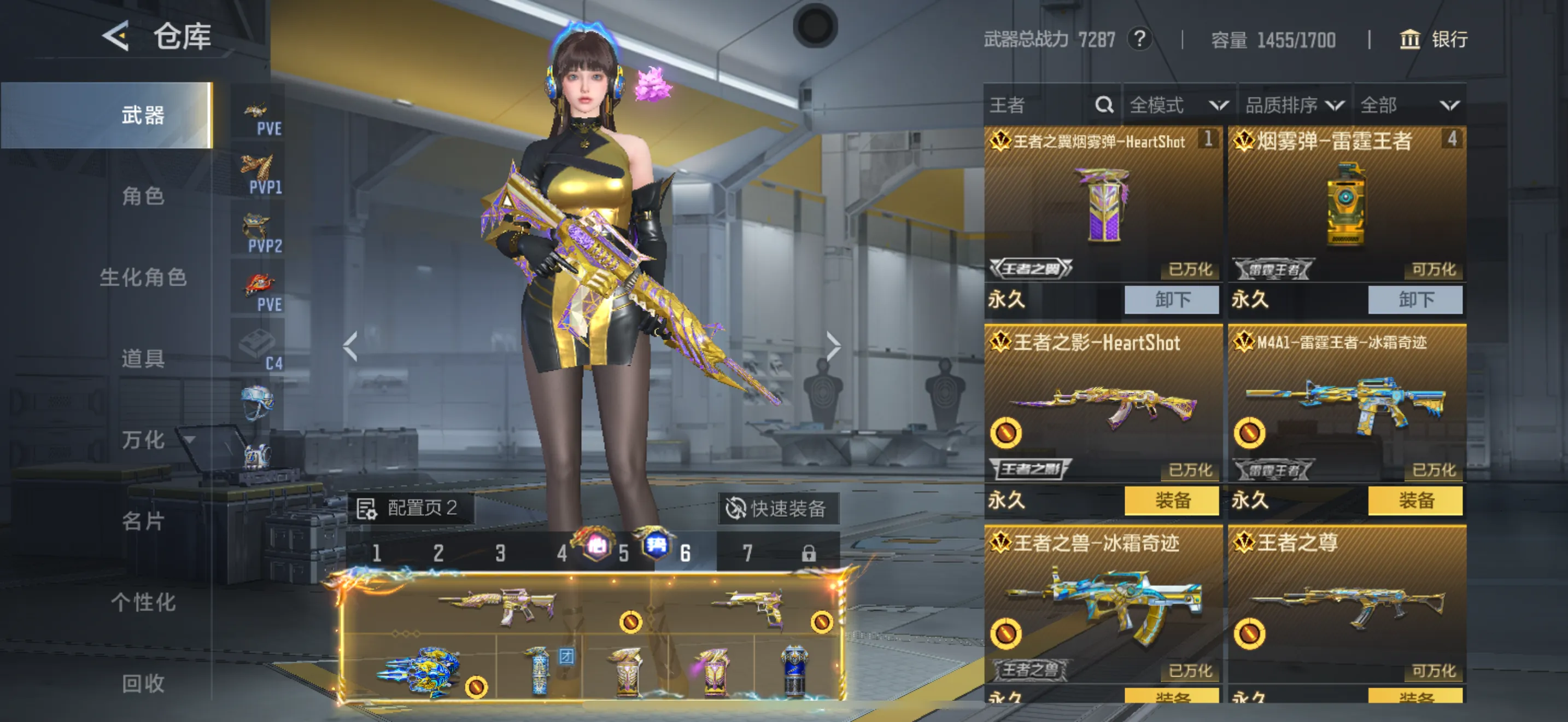Switch to the 角色 category
The image size is (1568, 722).
pos(143,196)
